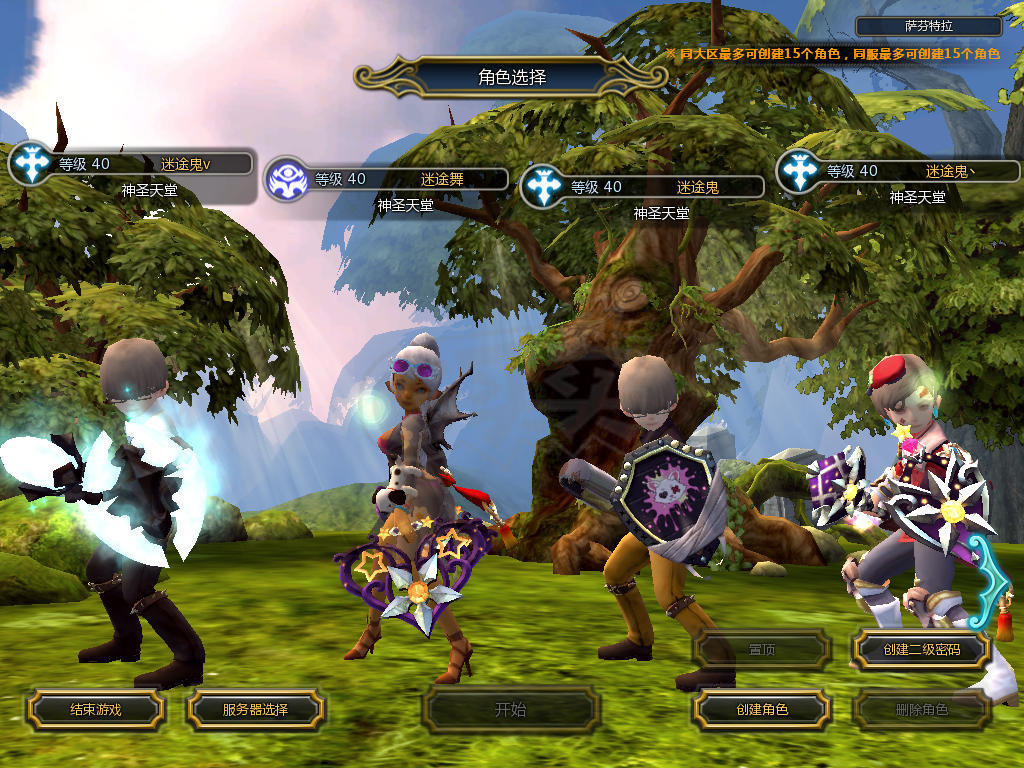Click the 开始 start button
Image resolution: width=1024 pixels, height=768 pixels.
coord(510,710)
